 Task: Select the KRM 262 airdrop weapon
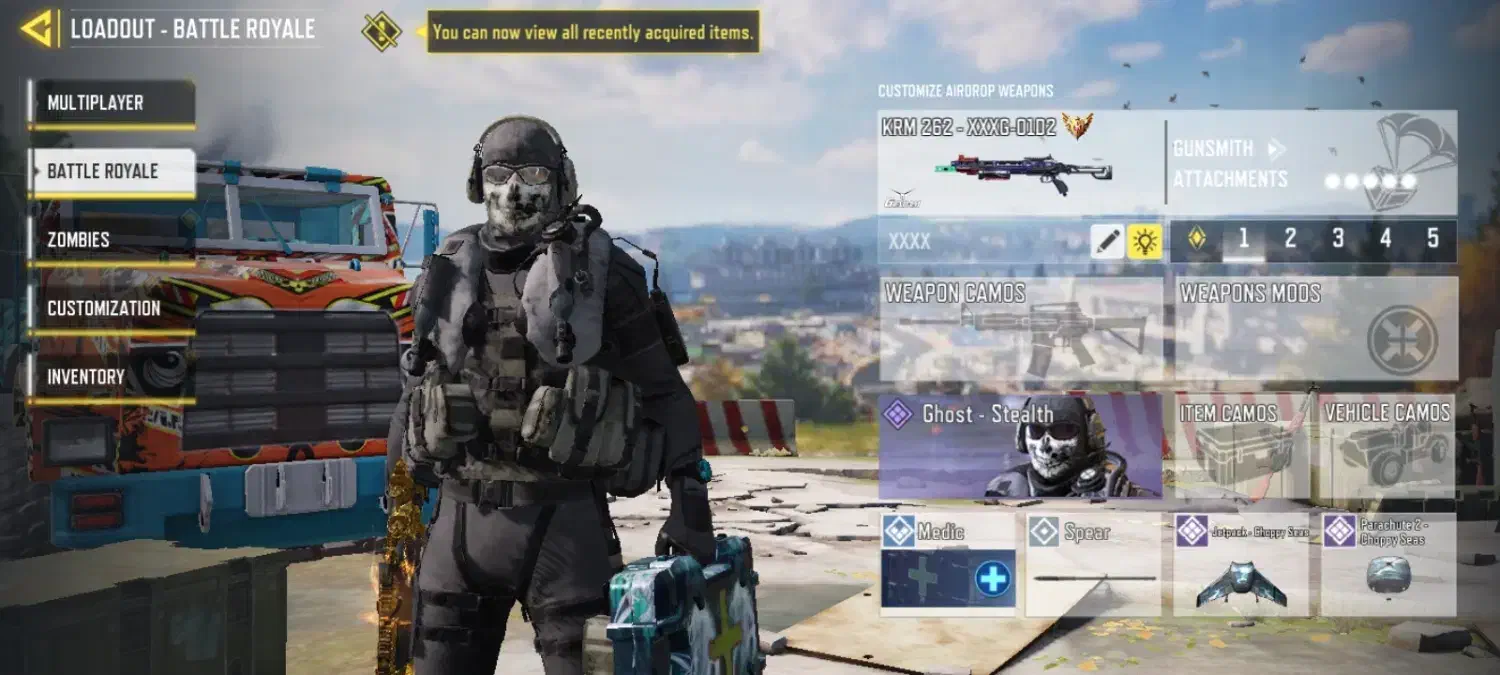[1020, 163]
